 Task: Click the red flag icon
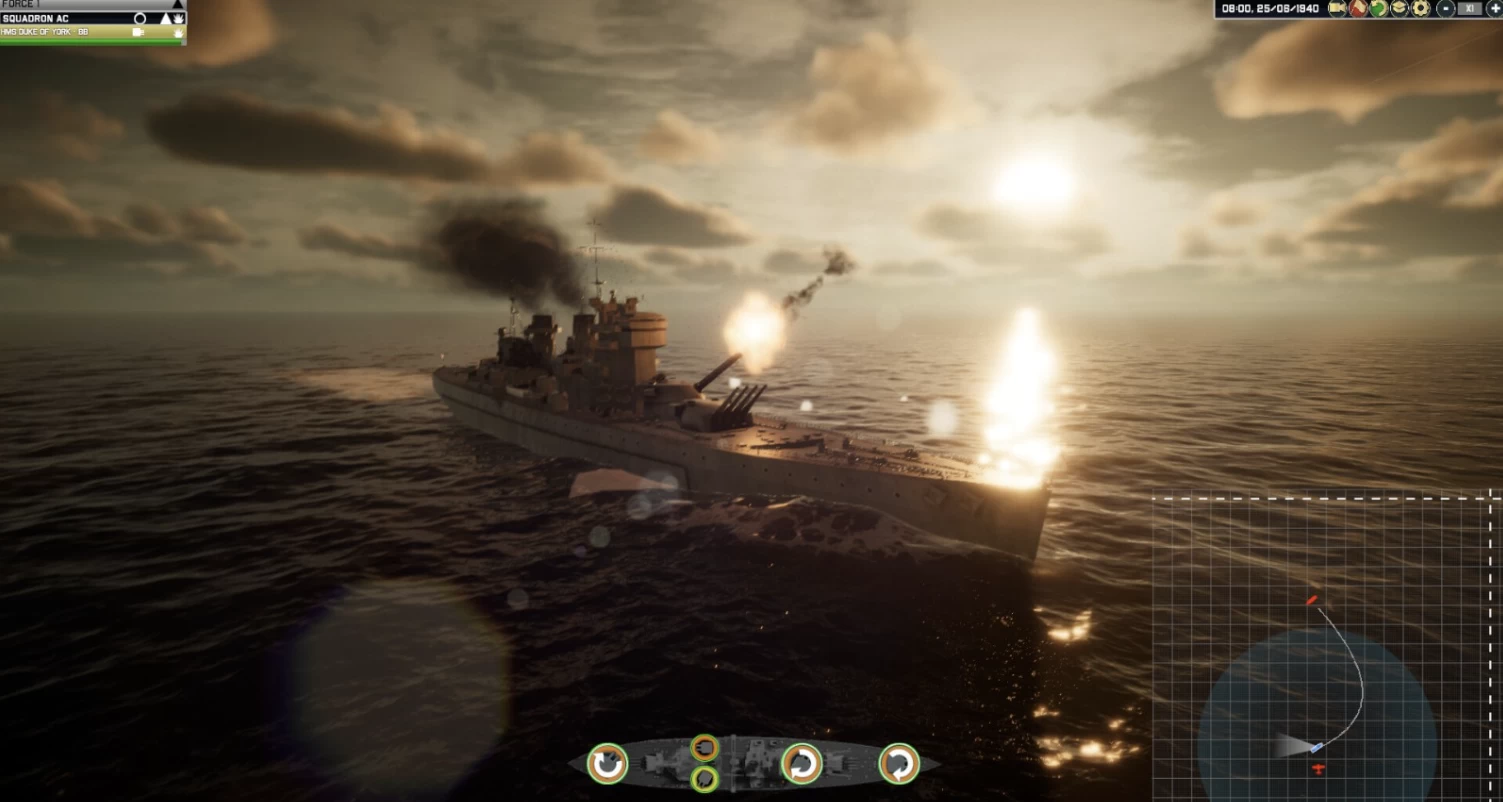coord(1359,9)
